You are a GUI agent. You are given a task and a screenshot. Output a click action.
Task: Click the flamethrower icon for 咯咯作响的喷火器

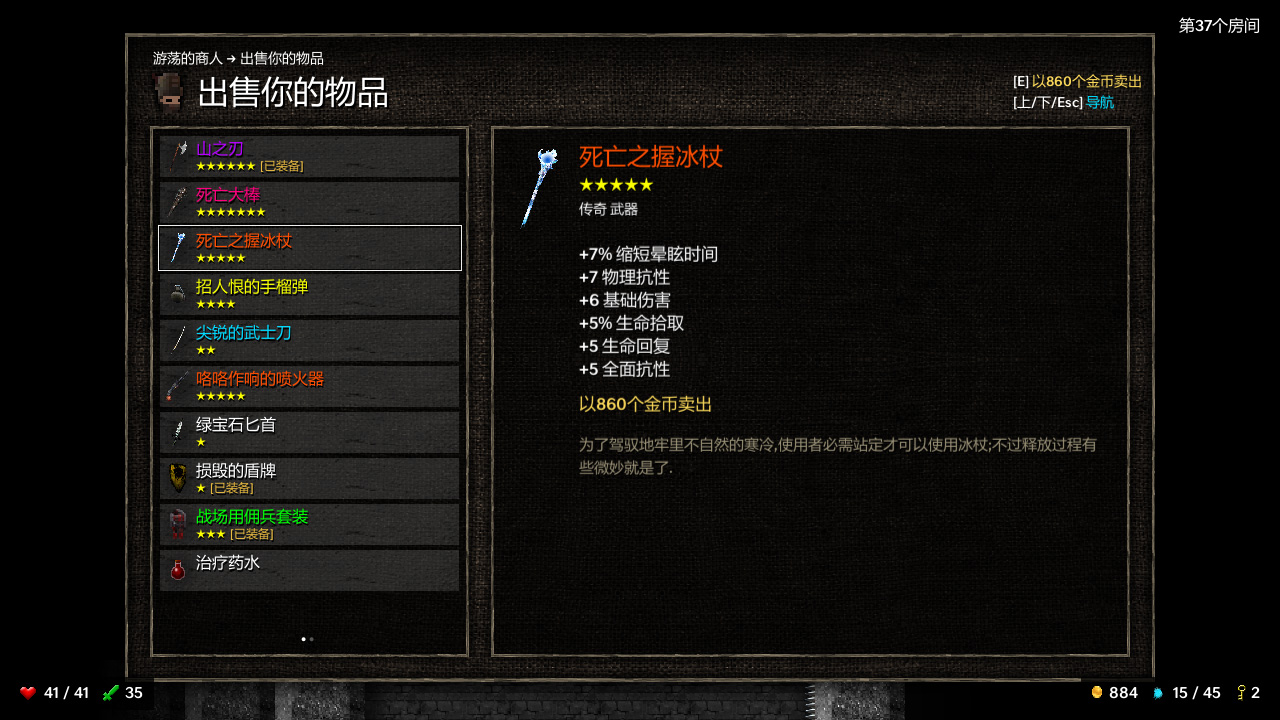pyautogui.click(x=178, y=386)
